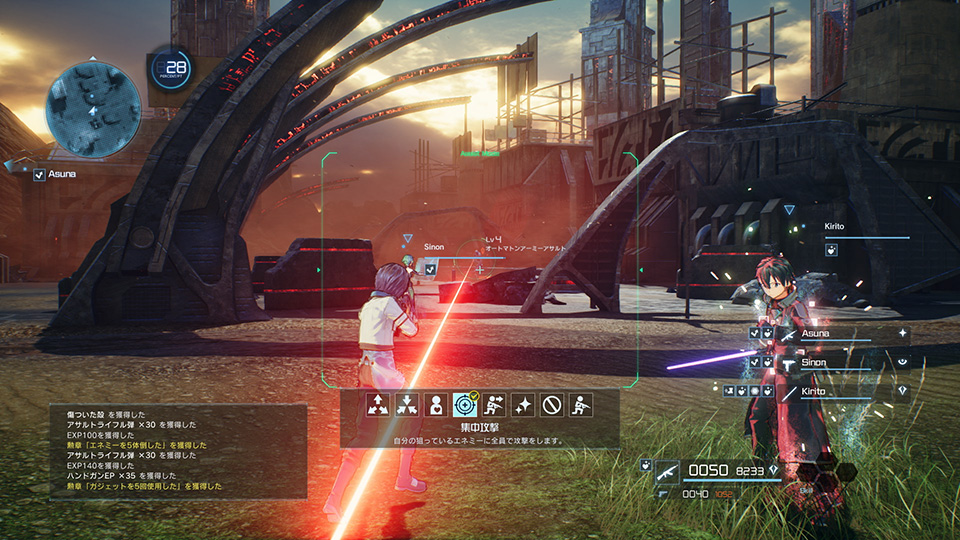Choose the last kneeling rifleman command
The width and height of the screenshot is (960, 540).
click(580, 405)
